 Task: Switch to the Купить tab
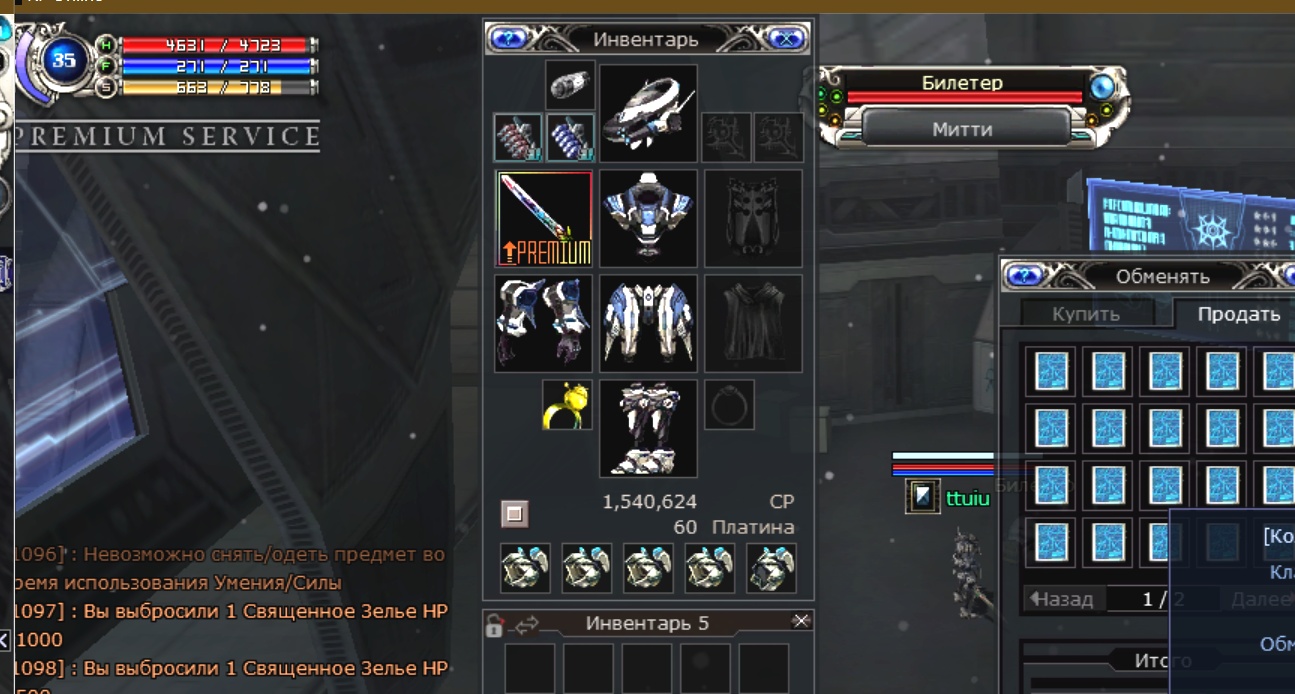coord(1085,314)
